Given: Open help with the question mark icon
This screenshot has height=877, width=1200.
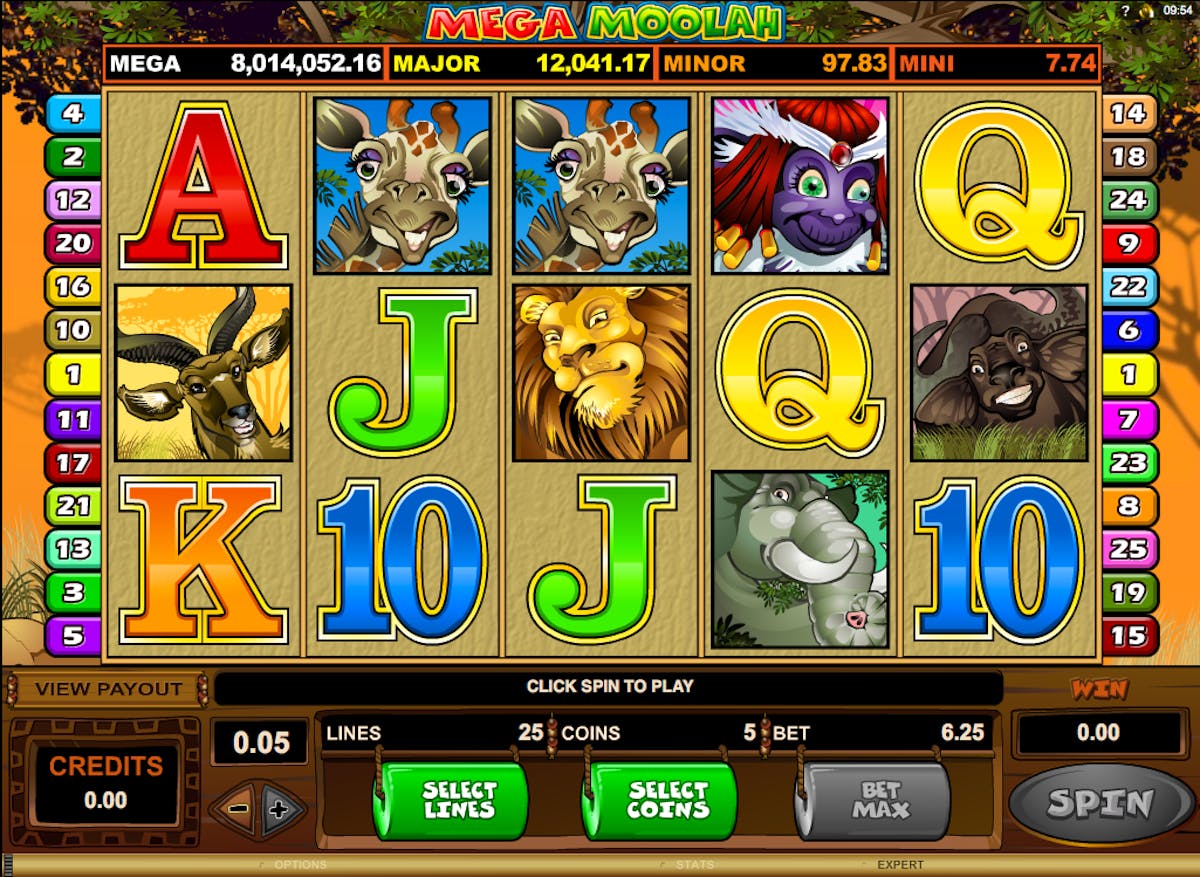Looking at the screenshot, I should coord(1126,9).
